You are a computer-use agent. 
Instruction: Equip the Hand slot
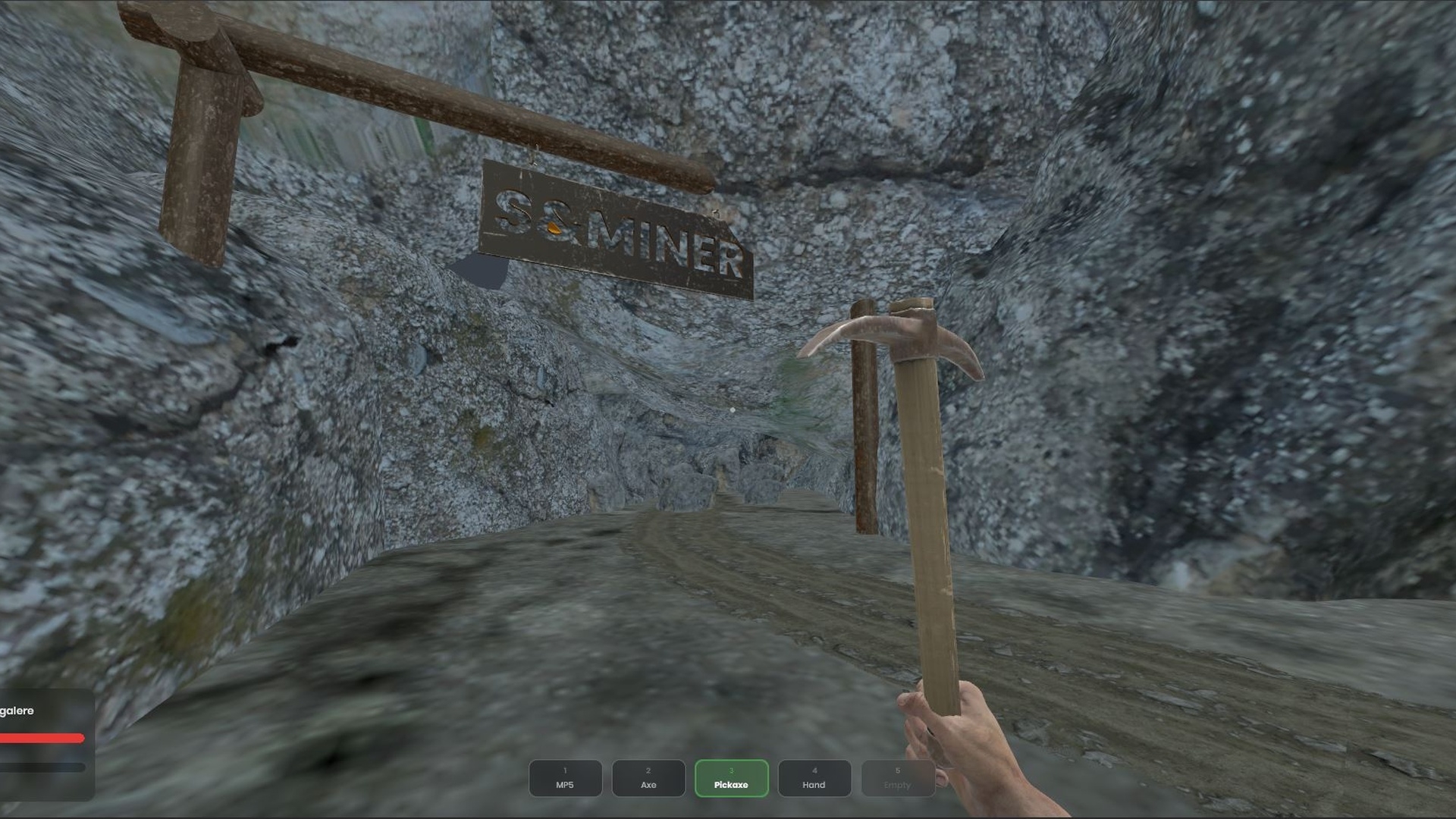pos(814,778)
